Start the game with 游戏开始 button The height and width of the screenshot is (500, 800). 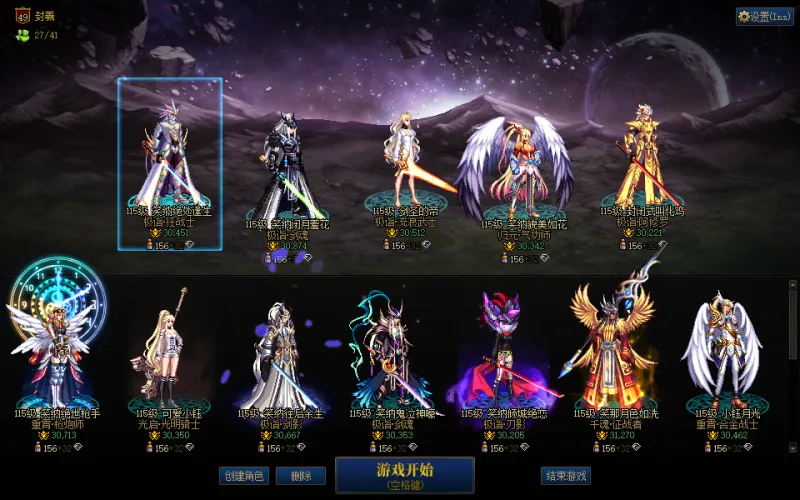[x=404, y=474]
